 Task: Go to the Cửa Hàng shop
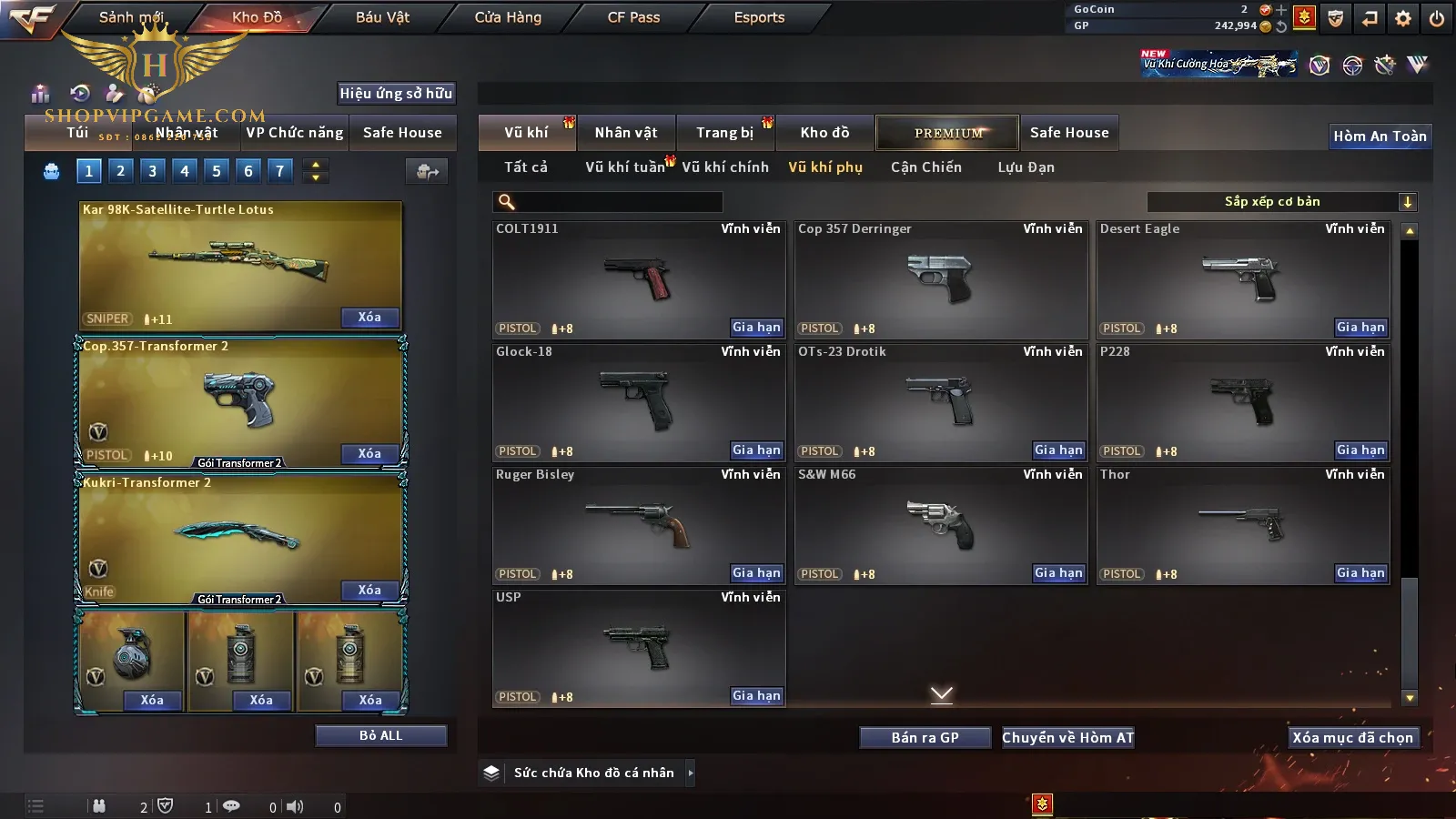(508, 17)
